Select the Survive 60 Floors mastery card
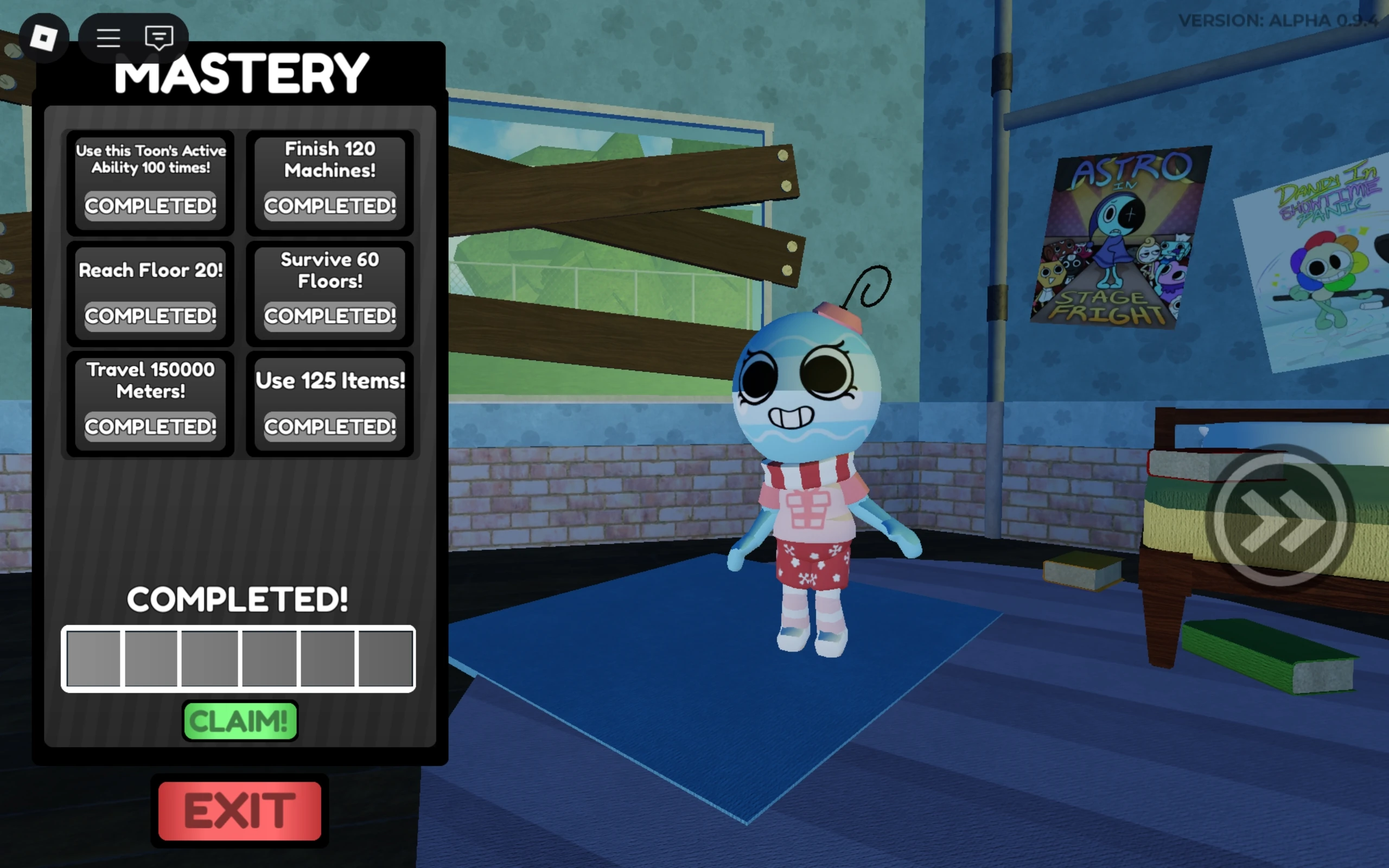The height and width of the screenshot is (868, 1389). pyautogui.click(x=330, y=293)
